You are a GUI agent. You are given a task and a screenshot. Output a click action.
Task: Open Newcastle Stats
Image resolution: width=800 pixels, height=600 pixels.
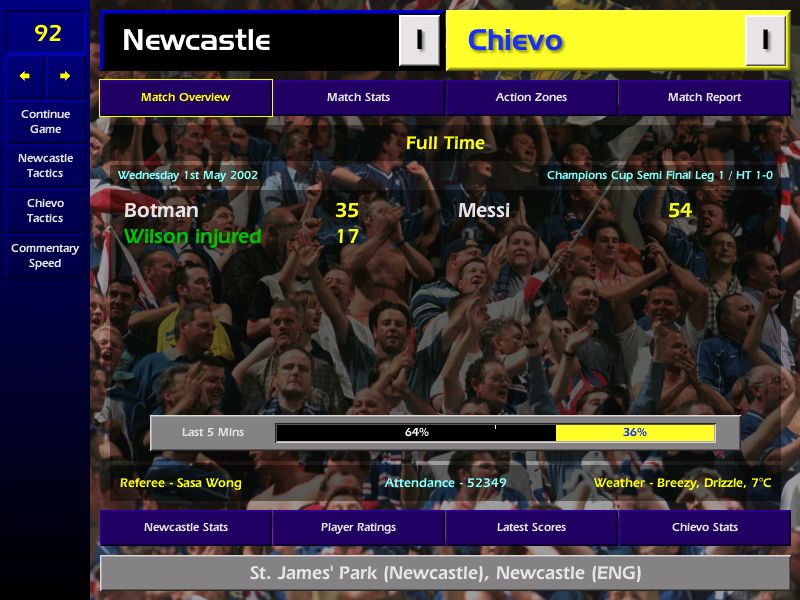point(186,528)
